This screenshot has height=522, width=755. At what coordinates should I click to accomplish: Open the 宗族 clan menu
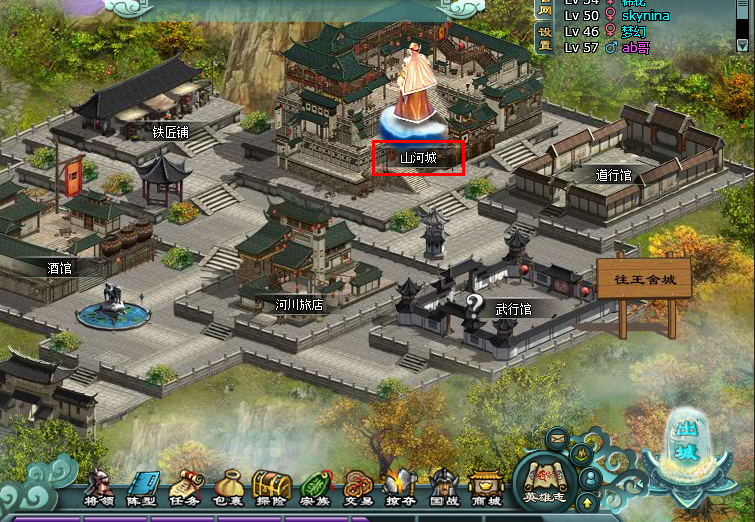click(x=315, y=489)
